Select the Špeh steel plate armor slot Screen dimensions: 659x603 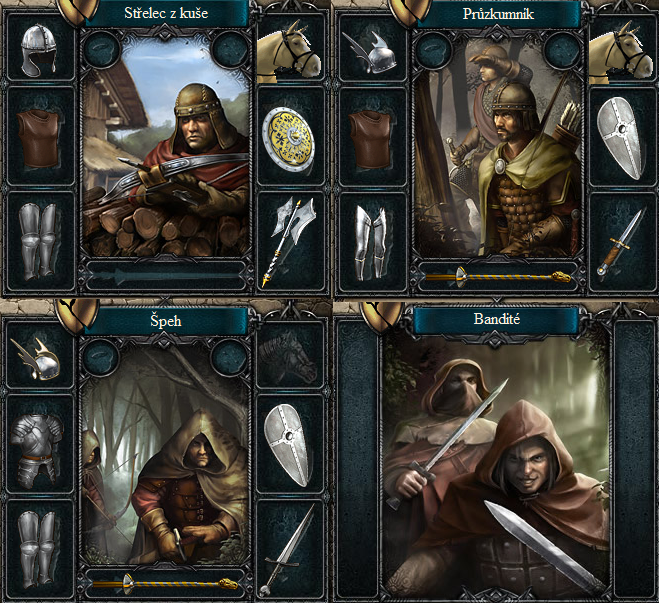point(41,445)
